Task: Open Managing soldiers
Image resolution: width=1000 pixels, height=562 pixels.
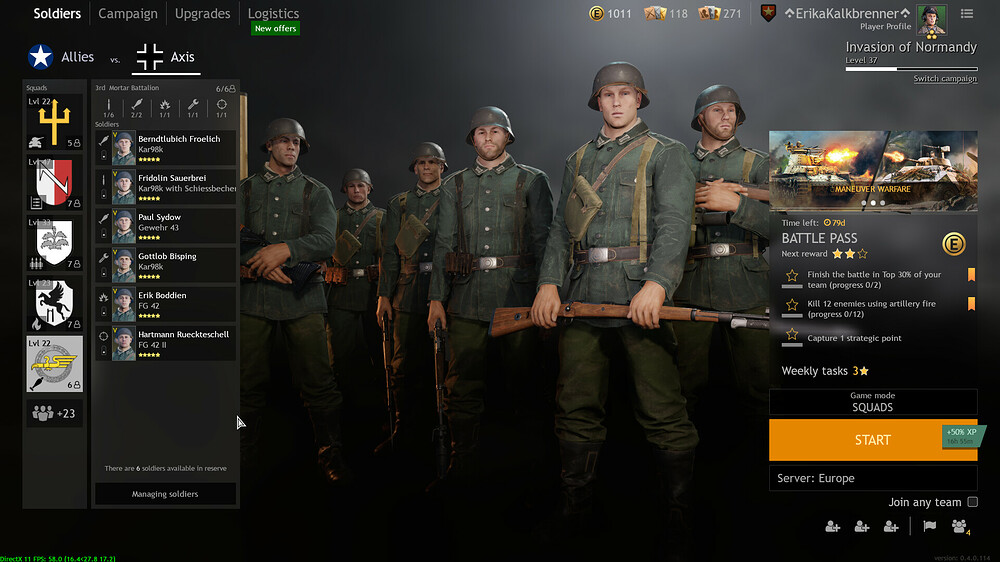Action: coord(165,494)
